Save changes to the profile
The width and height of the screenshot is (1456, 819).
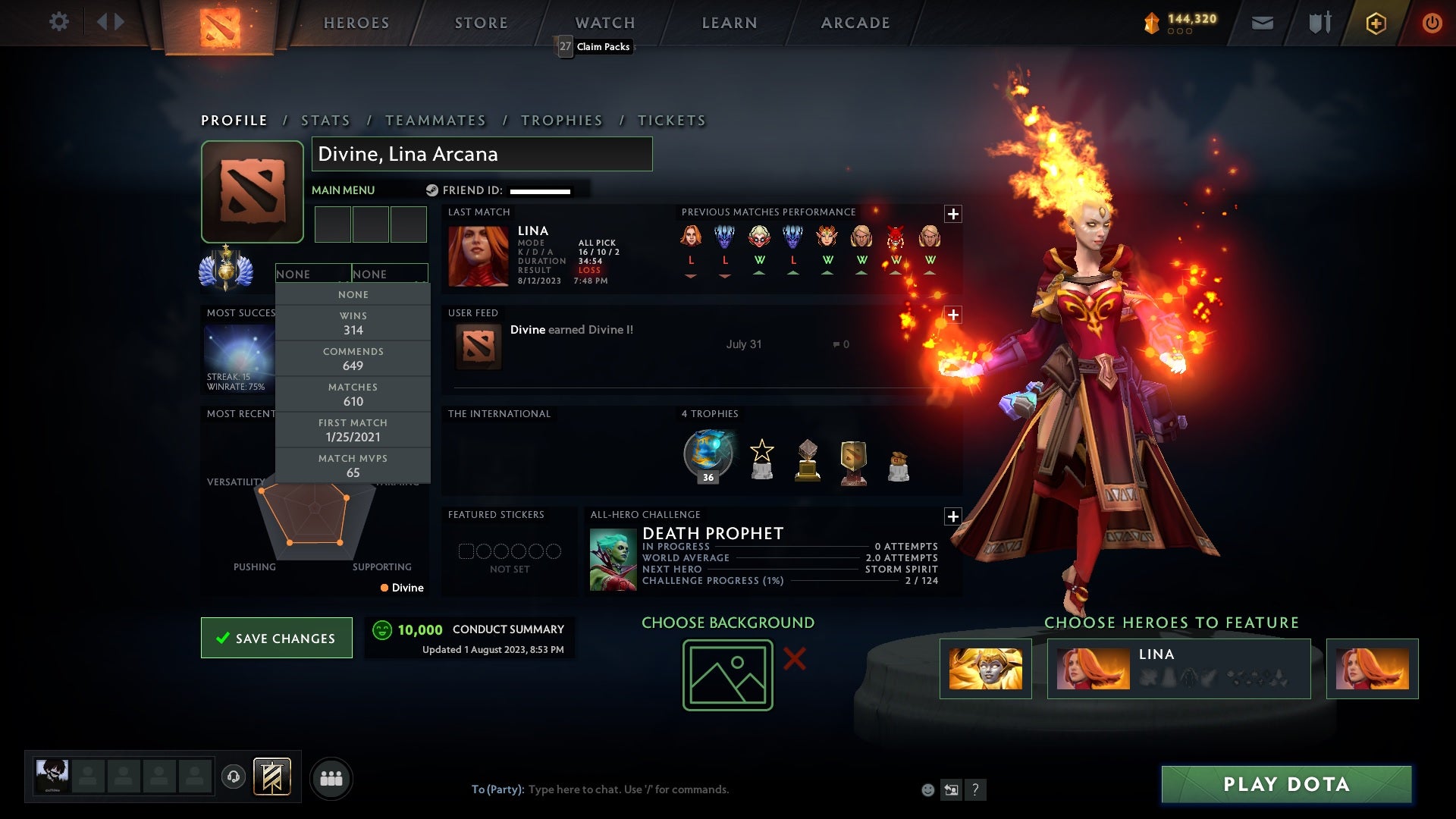point(277,638)
